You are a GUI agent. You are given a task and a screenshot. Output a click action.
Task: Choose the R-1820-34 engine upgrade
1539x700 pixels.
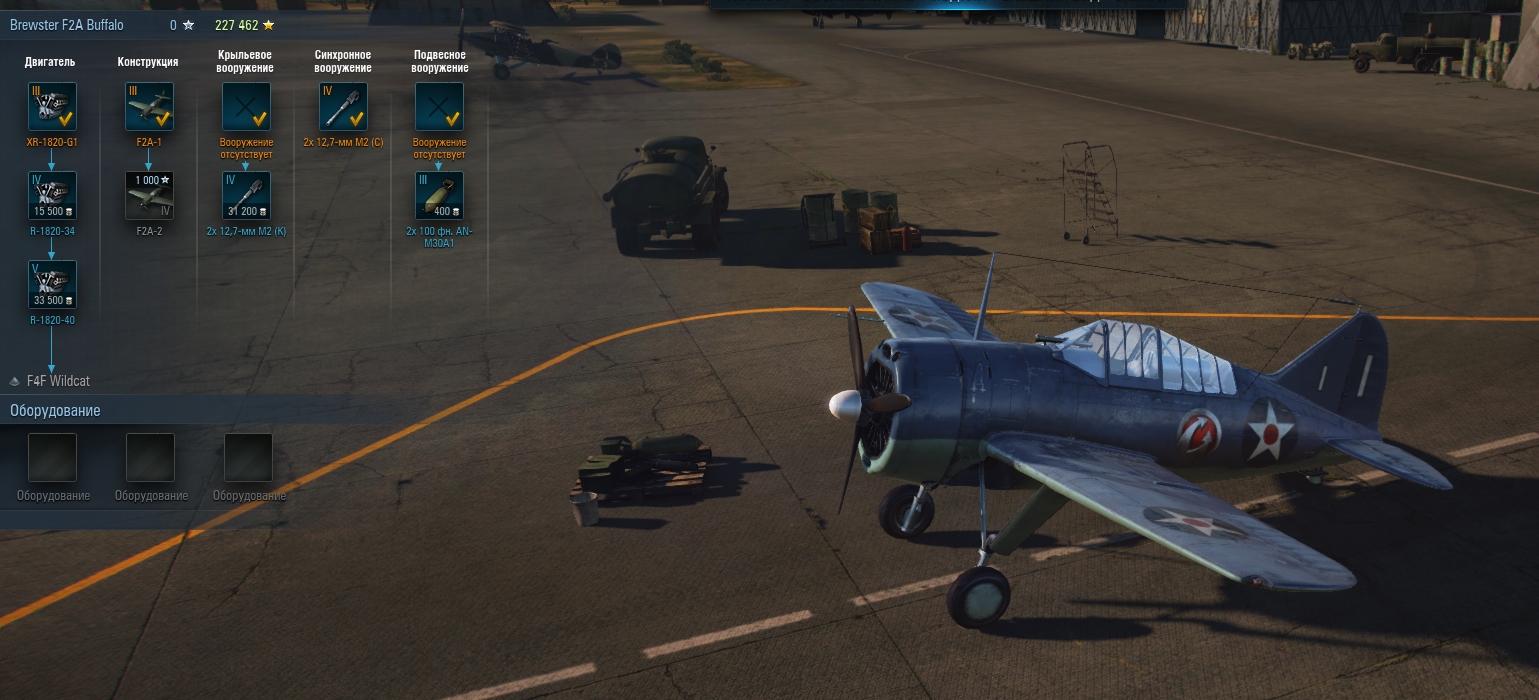(52, 196)
